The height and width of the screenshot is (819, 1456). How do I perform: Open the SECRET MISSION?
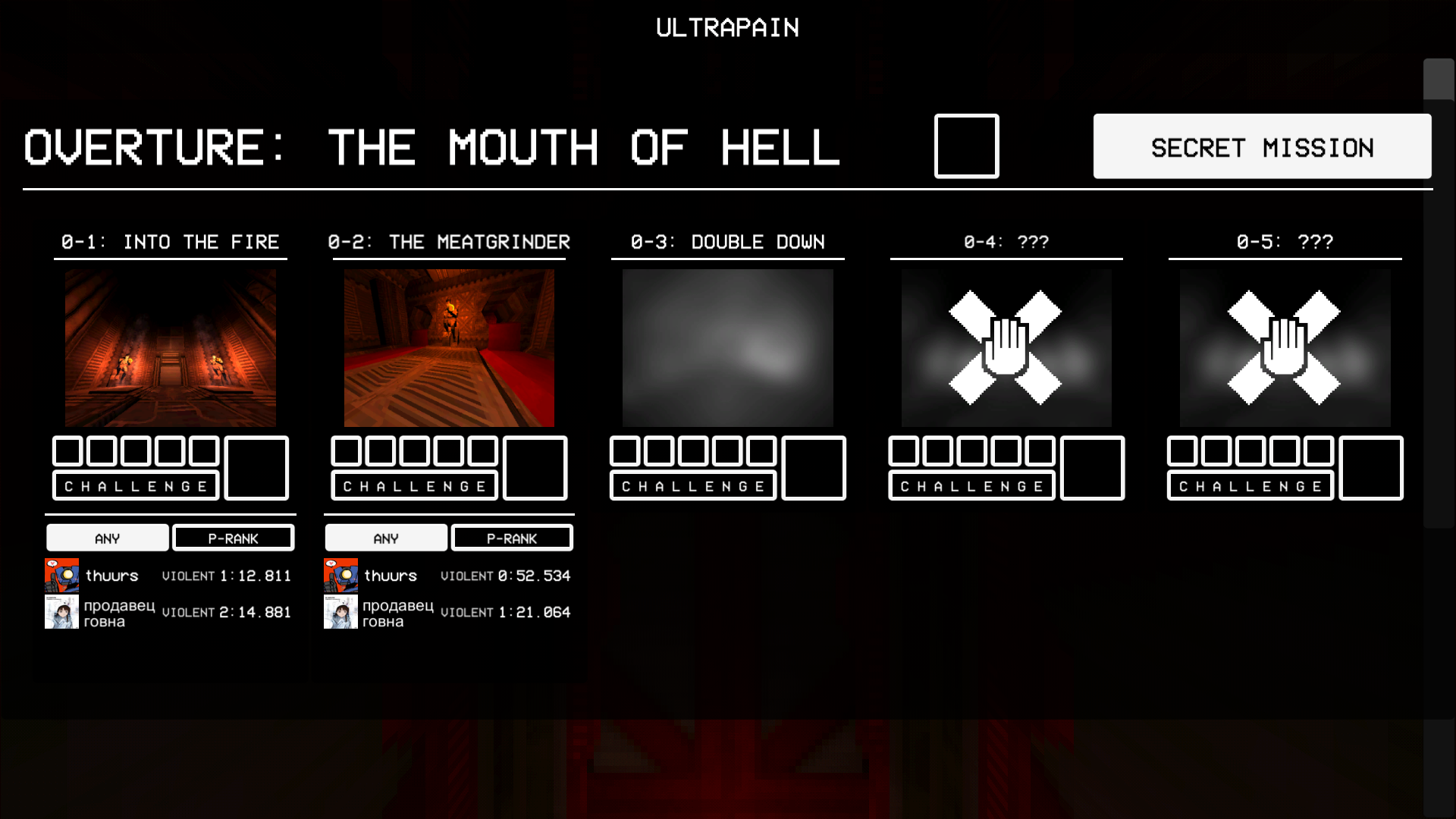(x=1262, y=146)
